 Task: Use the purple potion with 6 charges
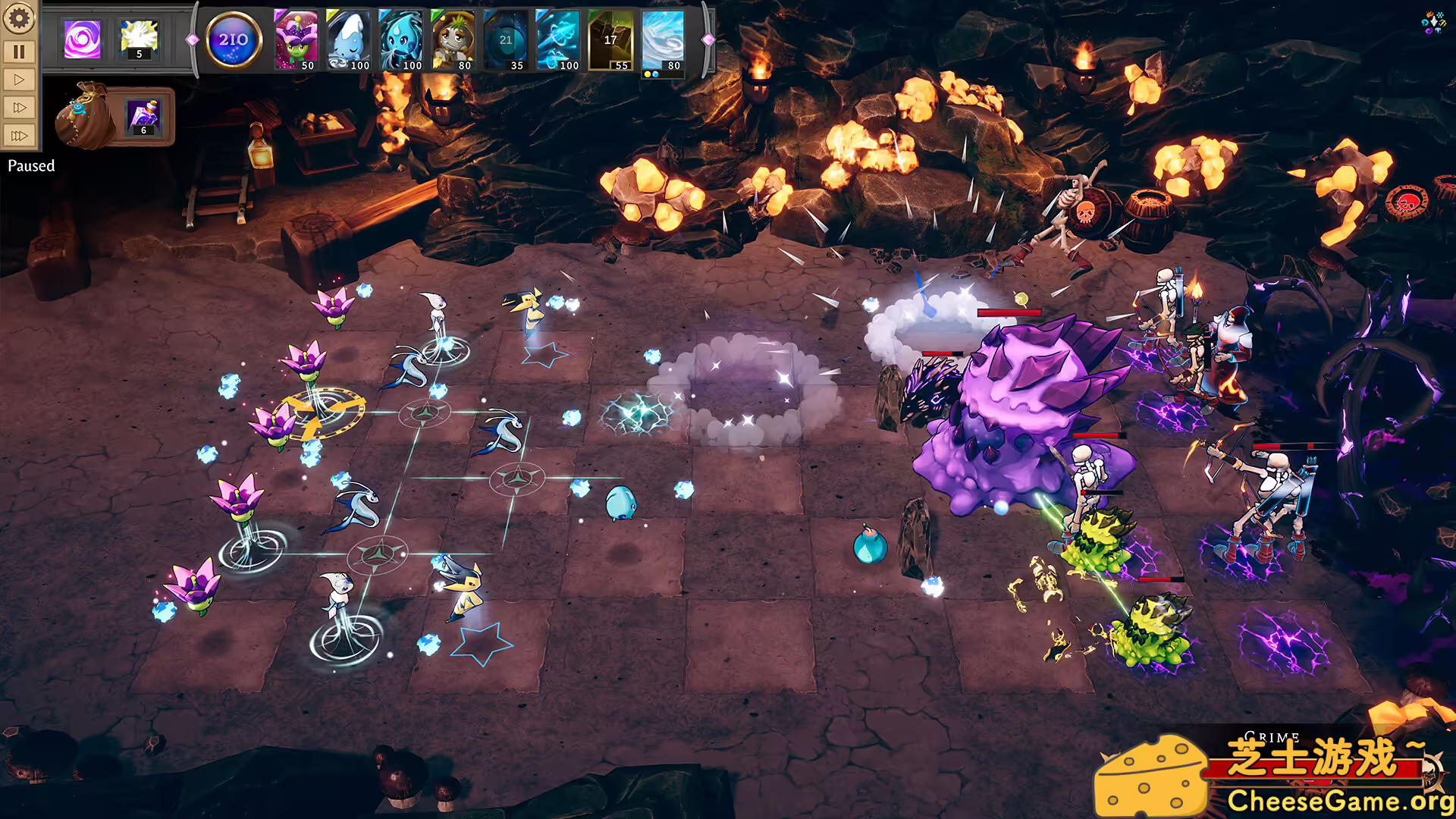click(143, 117)
